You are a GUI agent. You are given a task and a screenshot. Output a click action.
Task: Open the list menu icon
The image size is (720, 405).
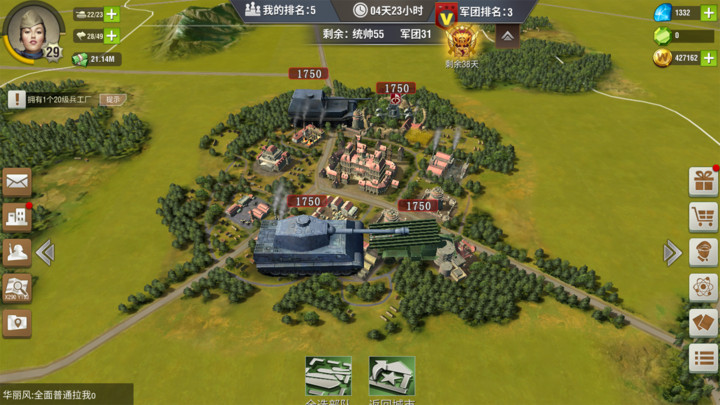click(x=704, y=357)
